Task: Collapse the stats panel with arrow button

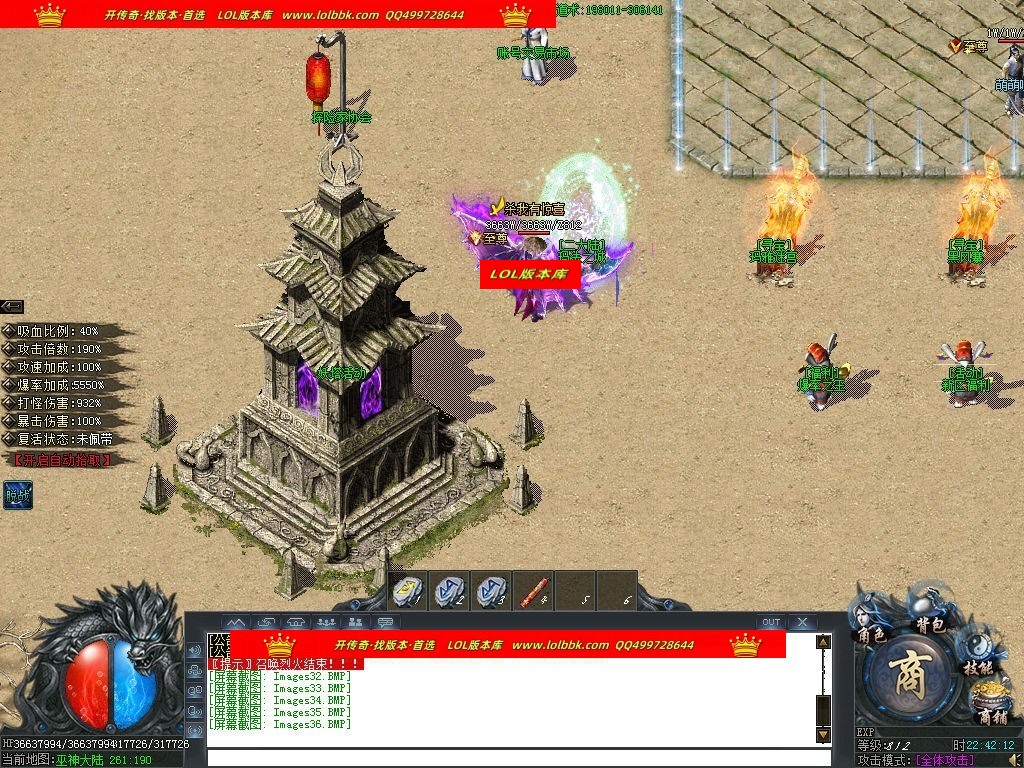Action: 12,307
